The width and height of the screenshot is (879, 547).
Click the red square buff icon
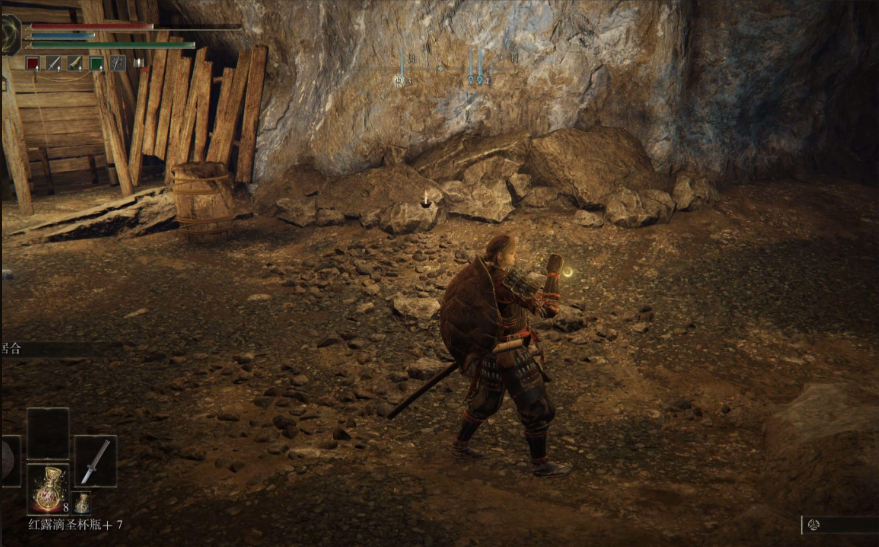point(32,63)
